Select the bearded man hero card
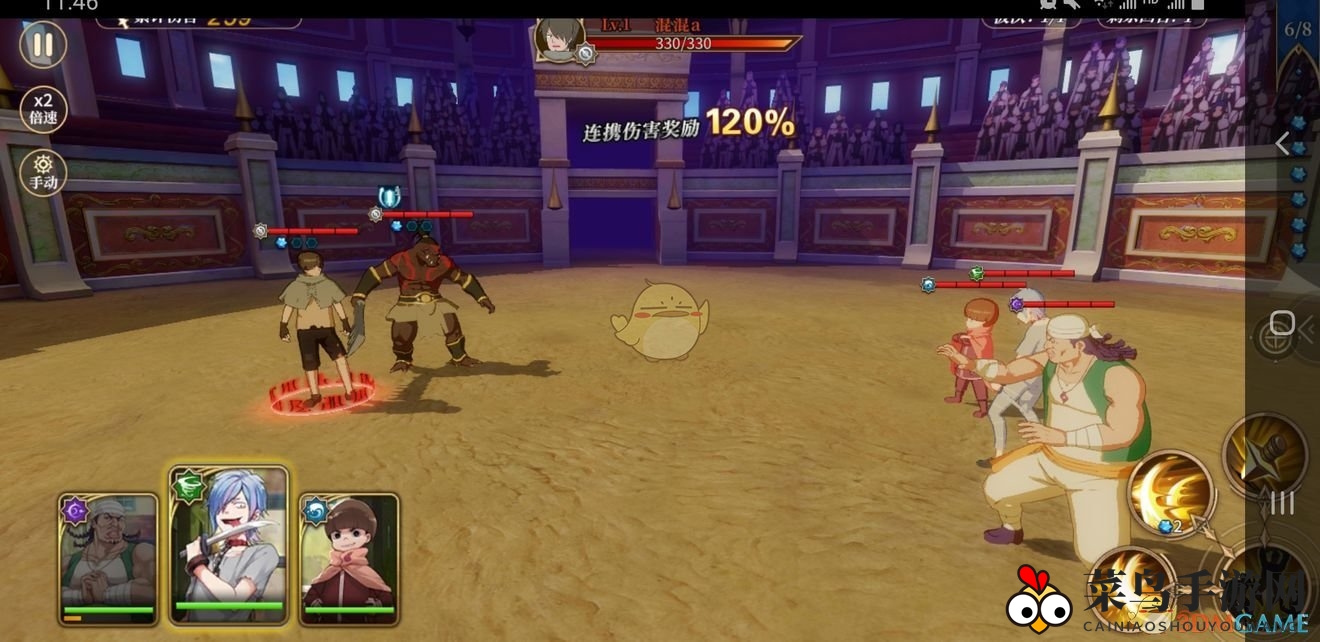This screenshot has width=1320, height=642. [108, 555]
